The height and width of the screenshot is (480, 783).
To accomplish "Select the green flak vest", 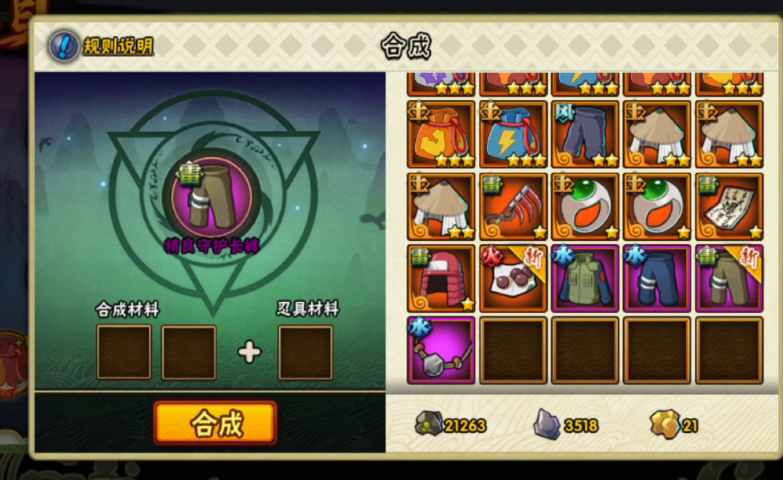I will [585, 278].
